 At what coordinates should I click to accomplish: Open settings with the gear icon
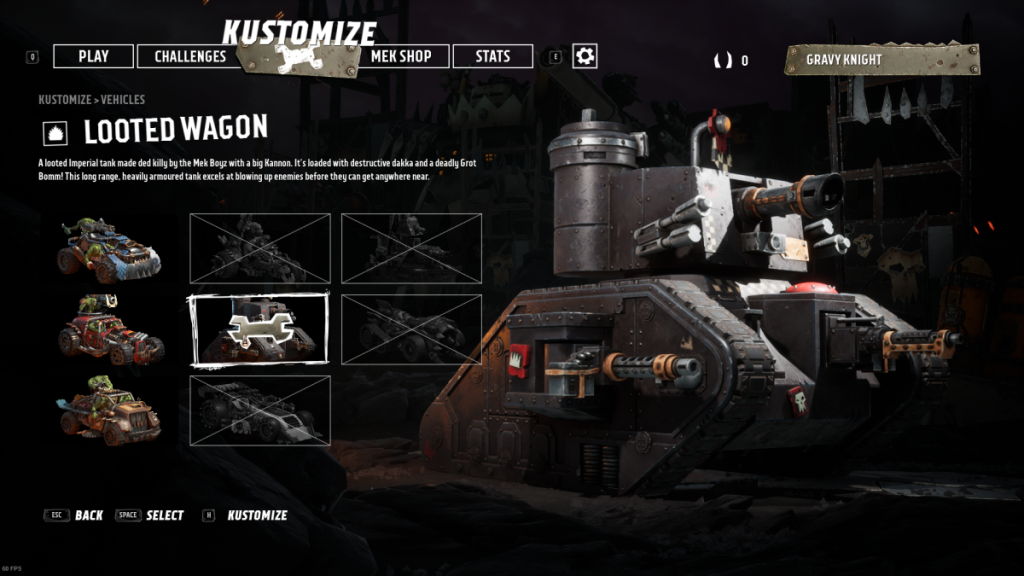click(585, 56)
